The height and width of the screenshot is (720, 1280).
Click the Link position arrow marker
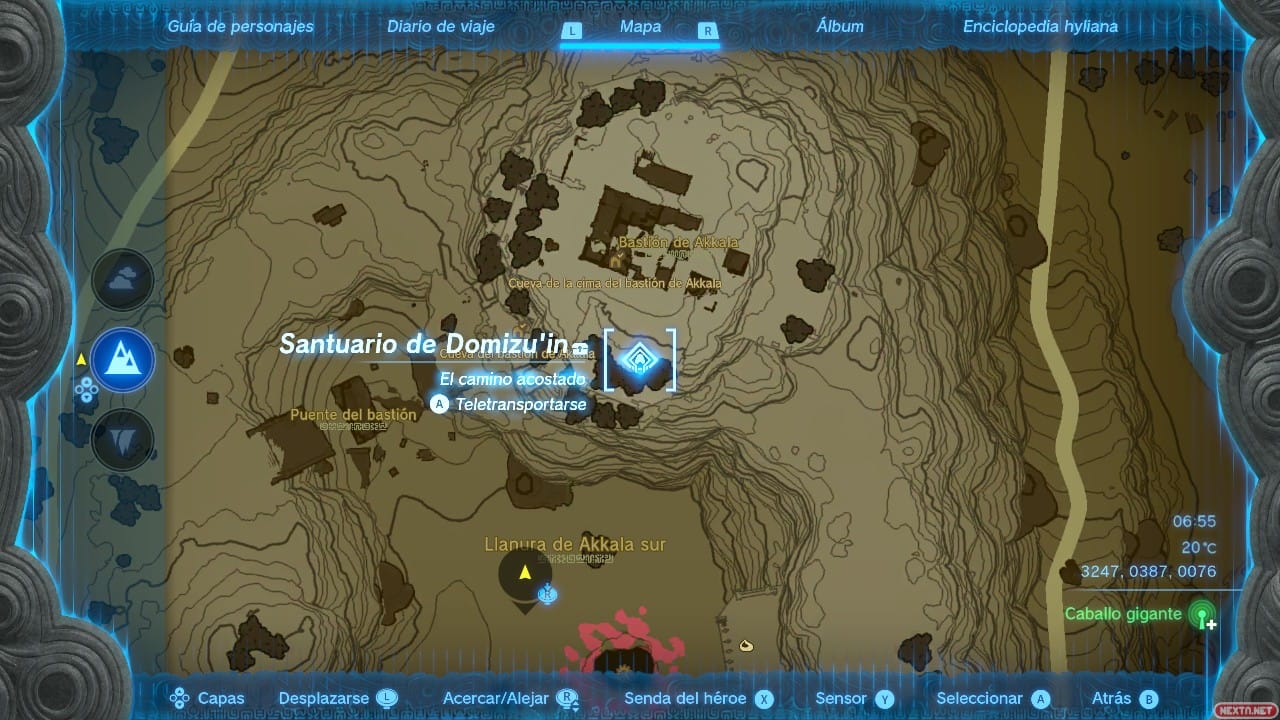[x=524, y=573]
